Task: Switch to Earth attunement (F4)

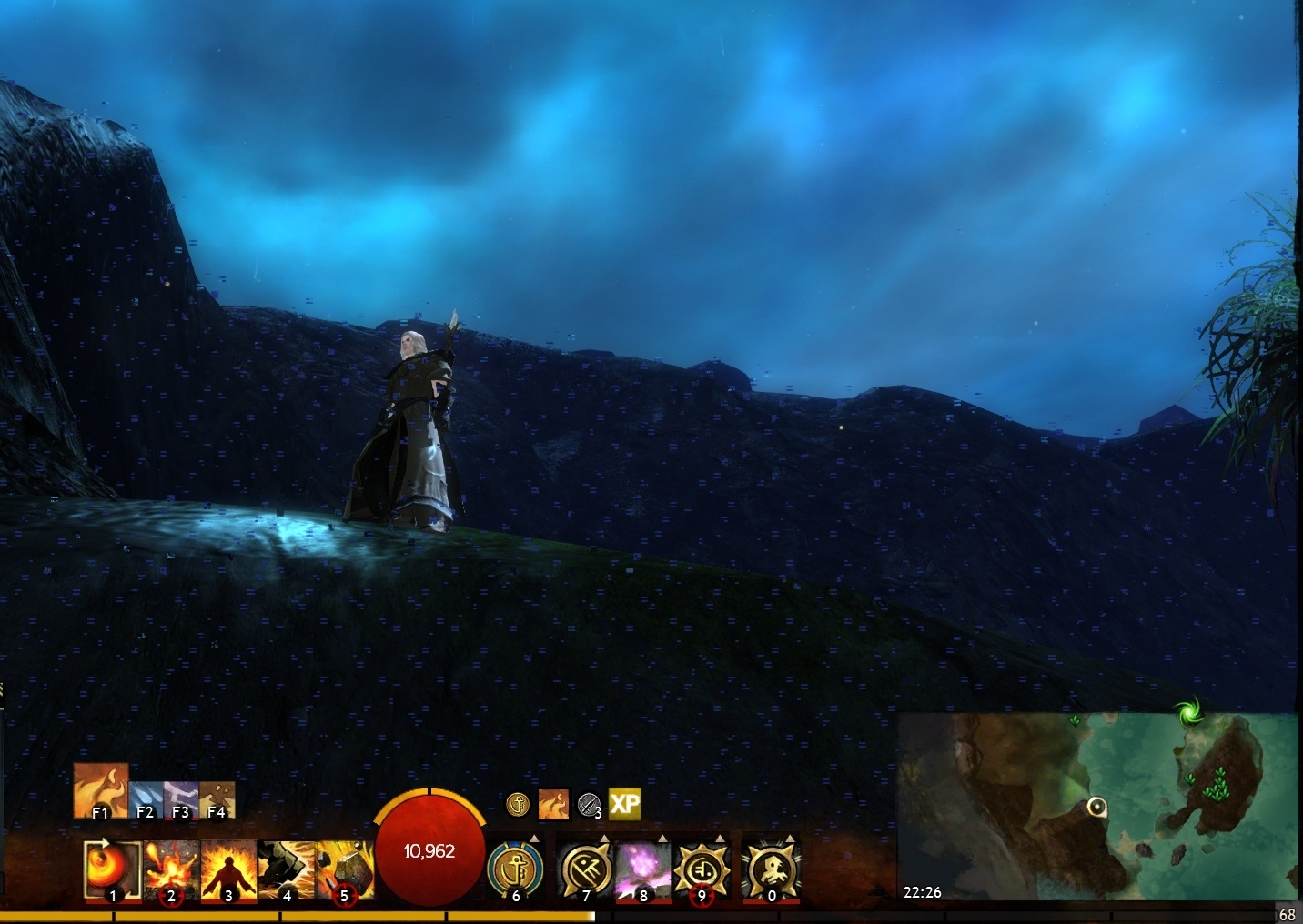Action: [217, 799]
